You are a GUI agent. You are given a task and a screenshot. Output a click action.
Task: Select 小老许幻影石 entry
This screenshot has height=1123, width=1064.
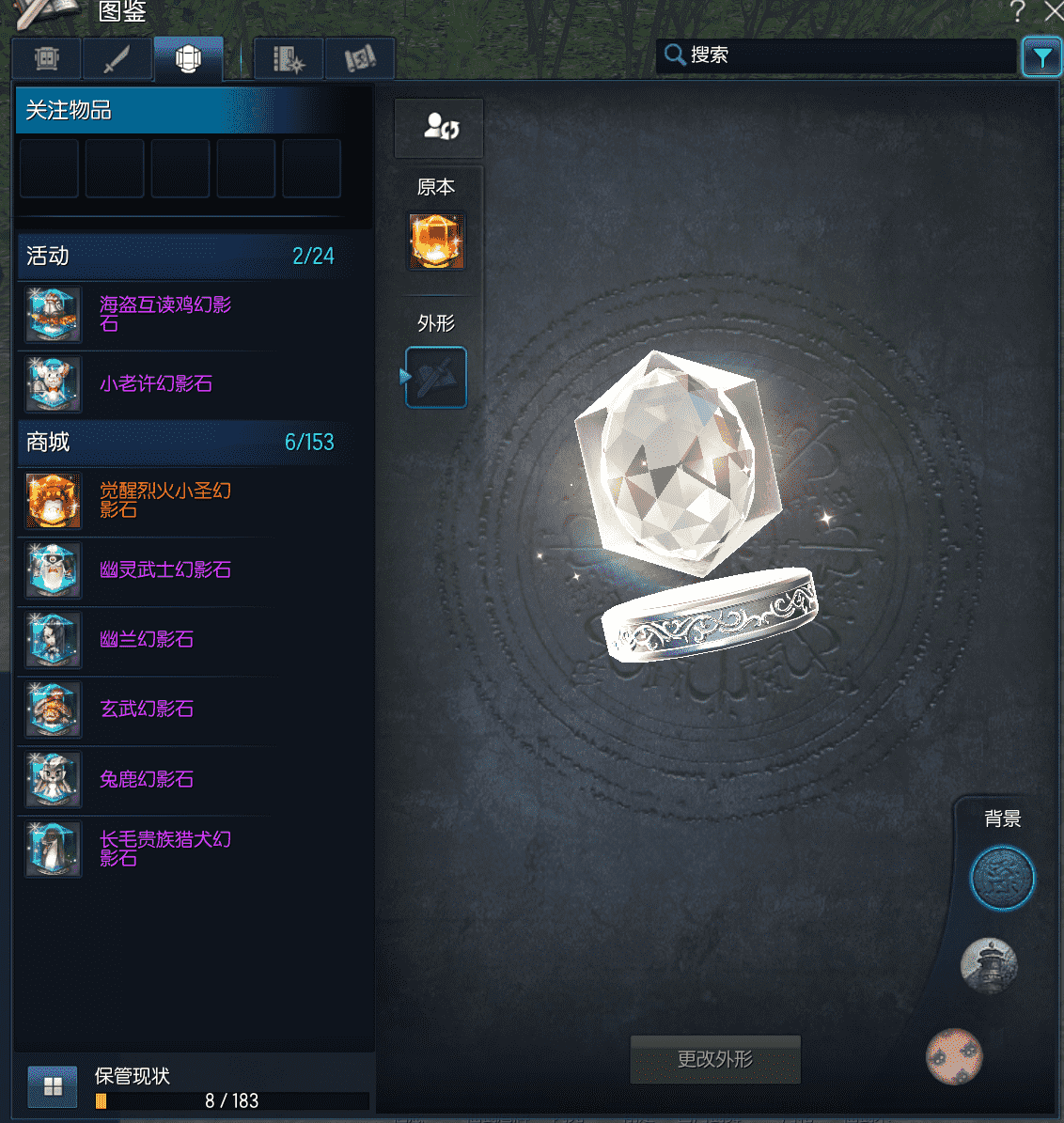[x=156, y=383]
